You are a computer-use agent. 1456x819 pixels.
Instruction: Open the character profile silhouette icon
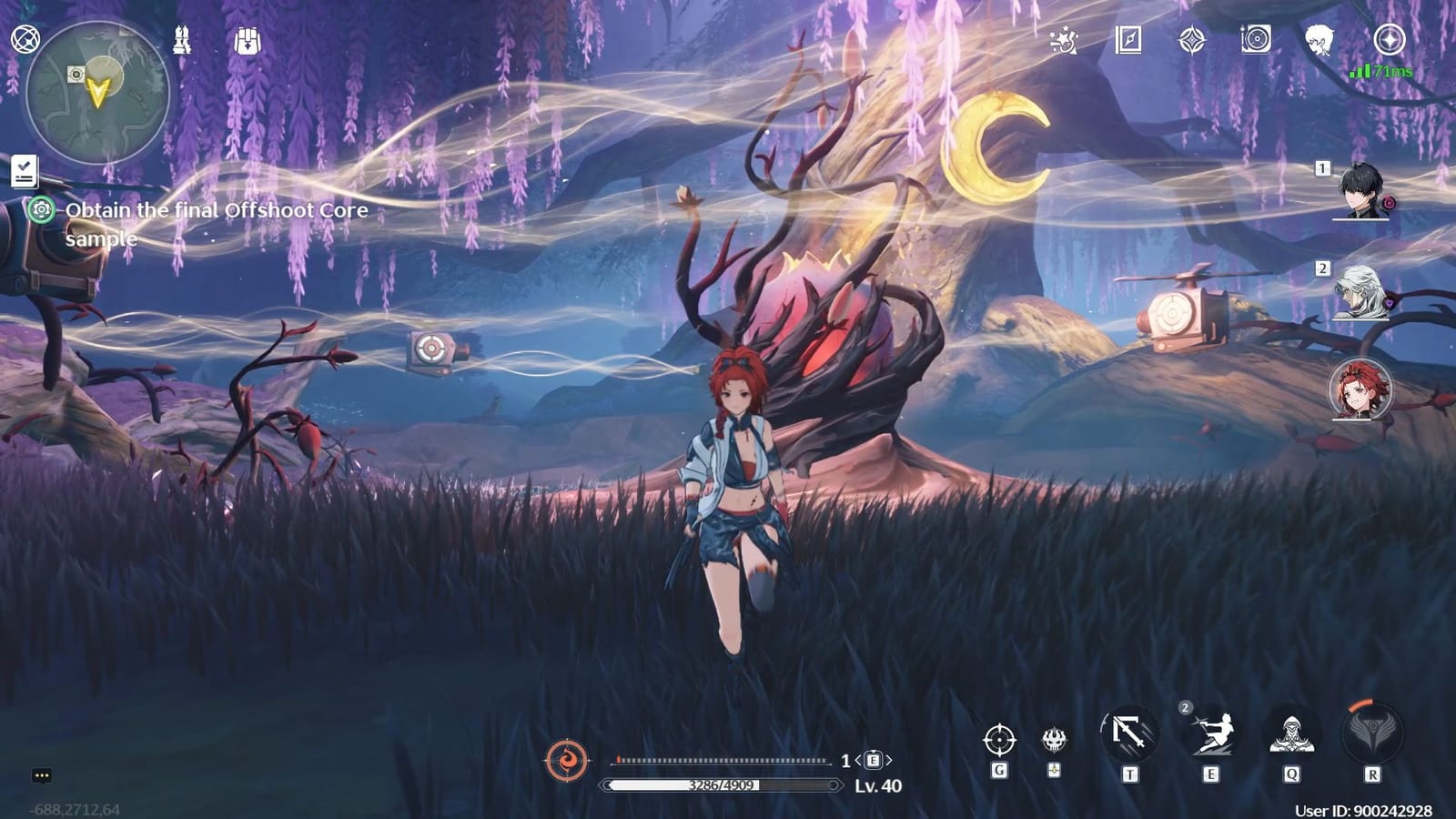[x=1319, y=41]
